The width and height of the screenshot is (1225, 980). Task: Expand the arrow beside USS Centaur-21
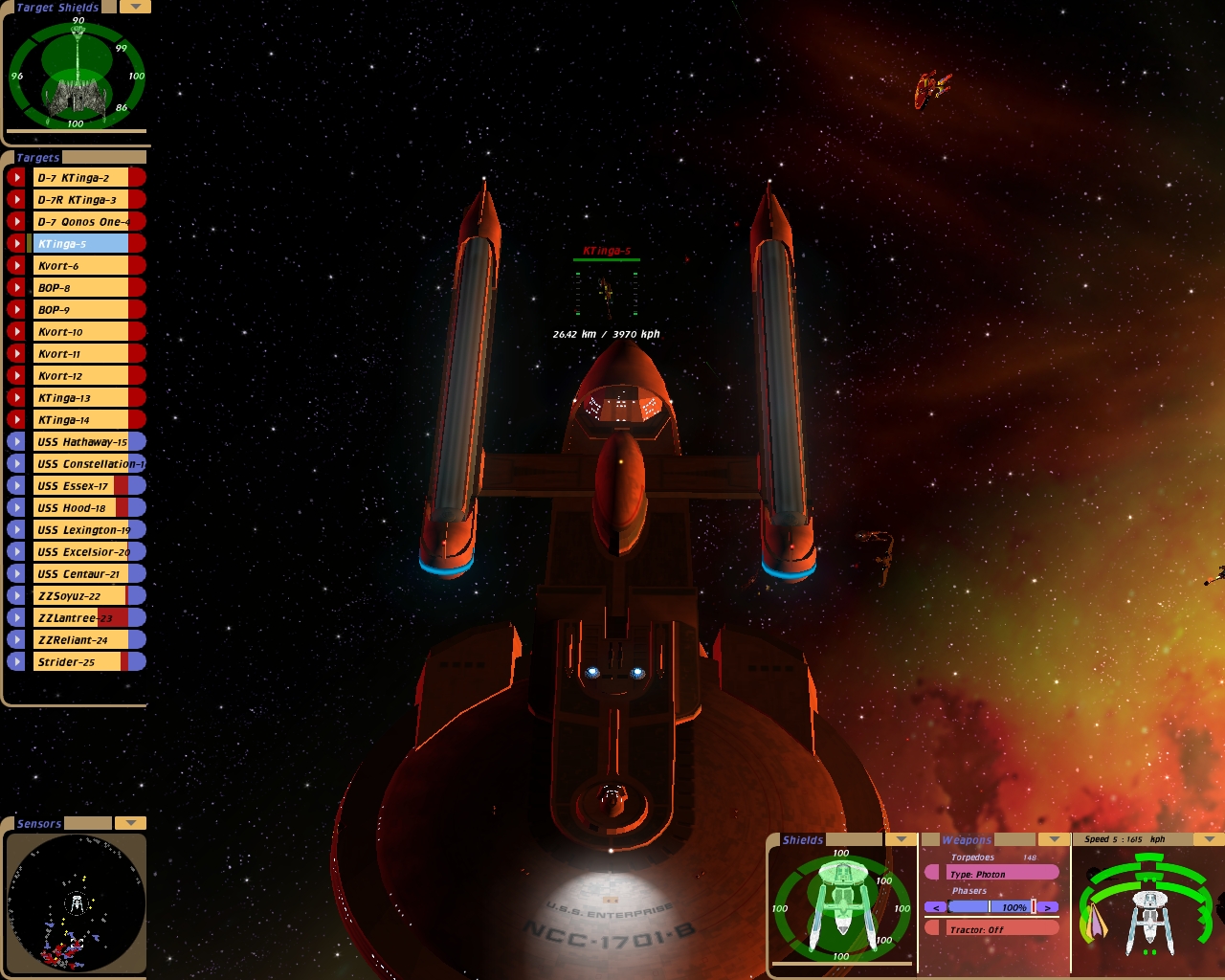point(16,574)
